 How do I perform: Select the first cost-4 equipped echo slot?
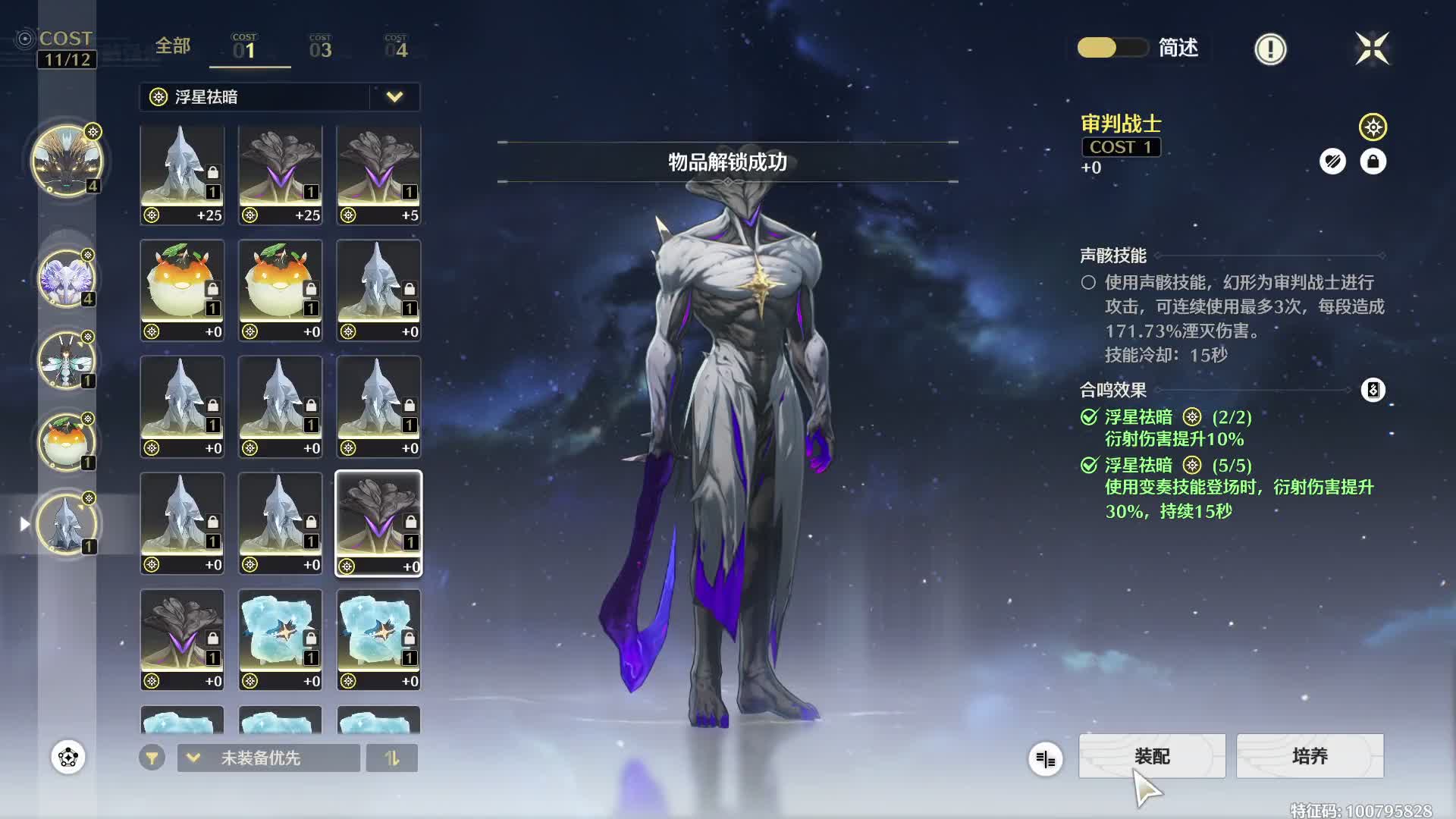click(x=67, y=161)
